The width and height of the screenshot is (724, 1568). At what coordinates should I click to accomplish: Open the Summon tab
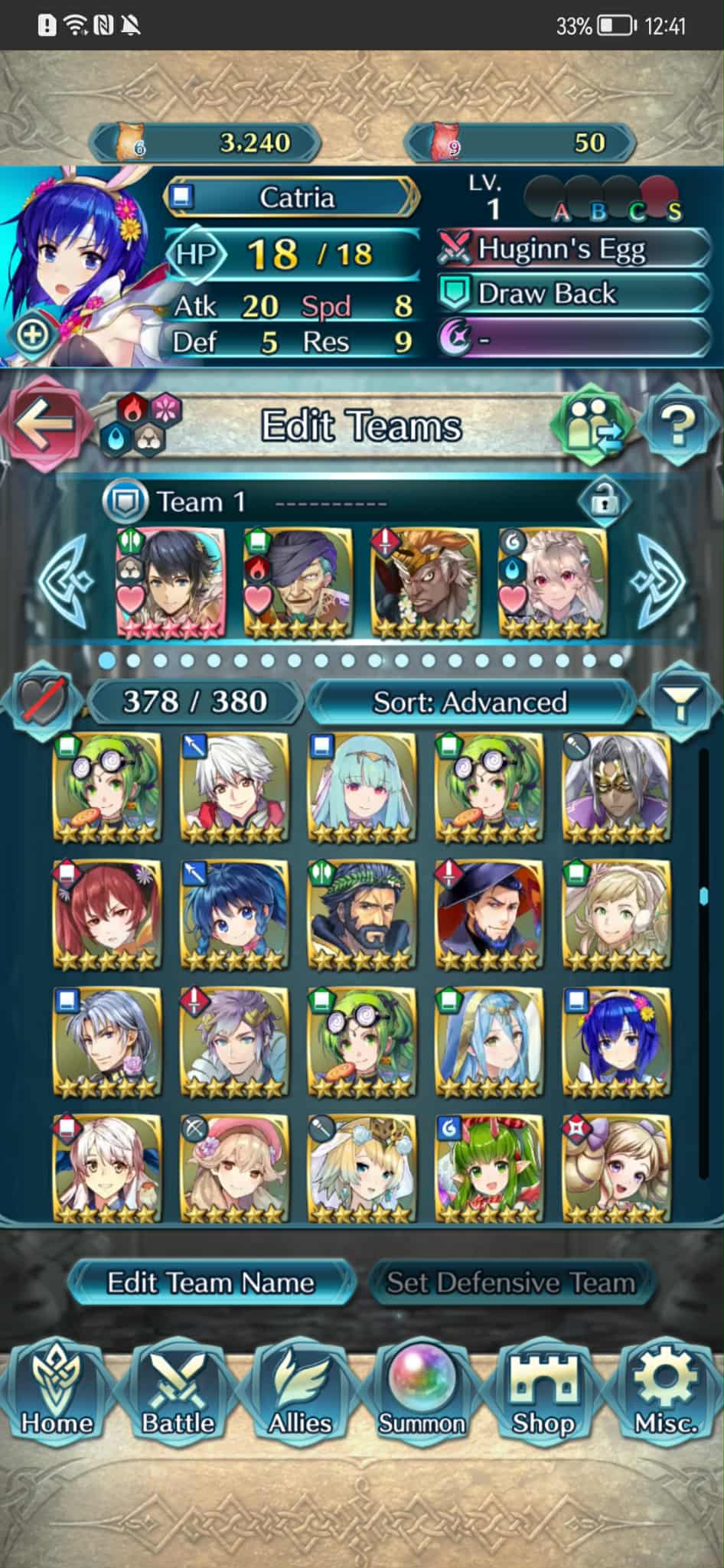pyautogui.click(x=422, y=1394)
